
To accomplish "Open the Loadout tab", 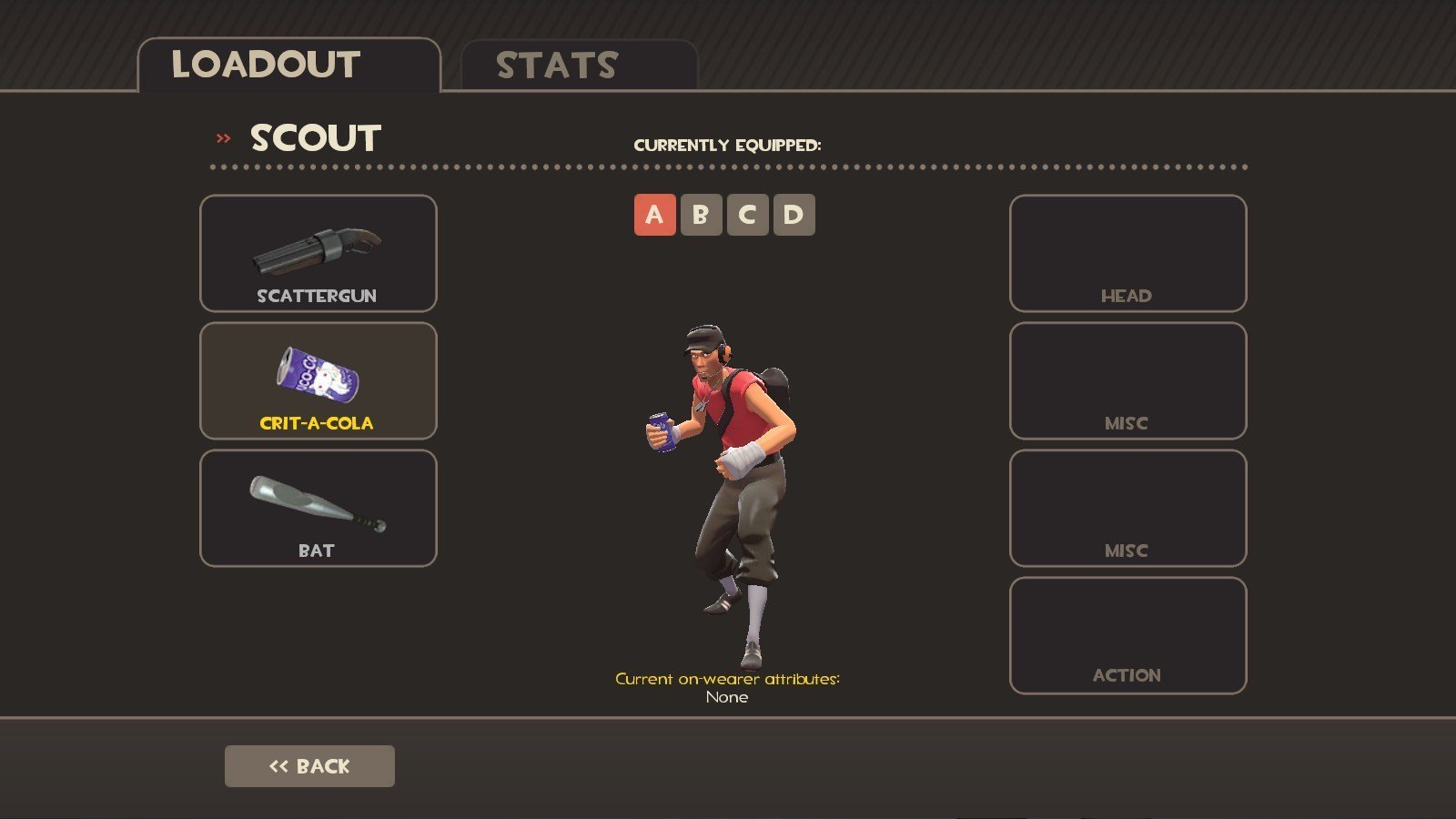I will tap(288, 65).
